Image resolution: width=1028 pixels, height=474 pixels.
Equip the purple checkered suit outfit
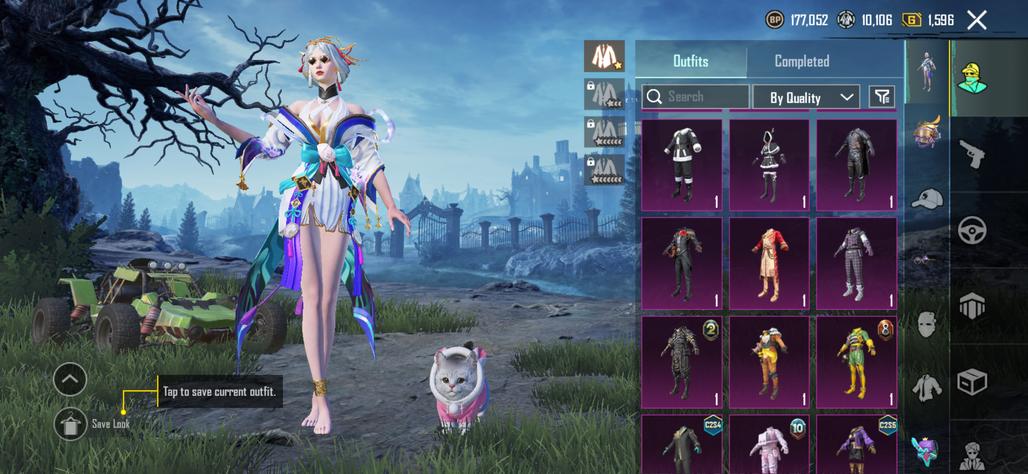click(x=856, y=263)
